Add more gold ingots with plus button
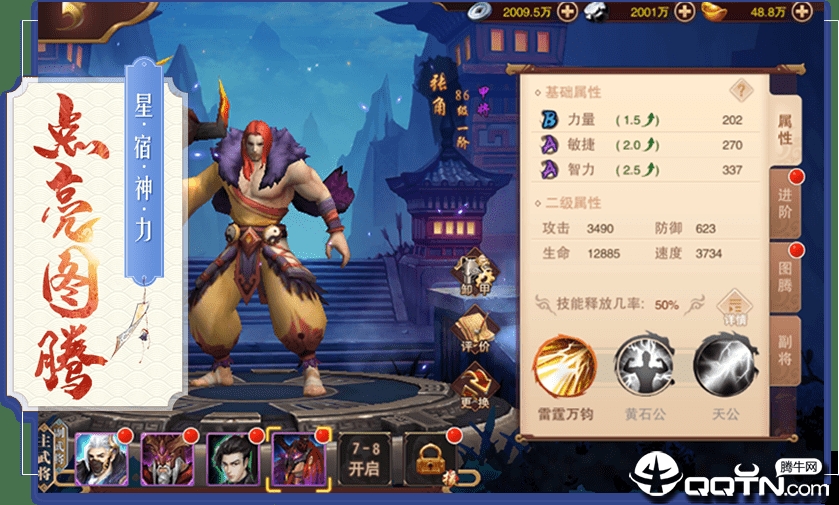Viewport: 839px width, 505px height. 798,12
